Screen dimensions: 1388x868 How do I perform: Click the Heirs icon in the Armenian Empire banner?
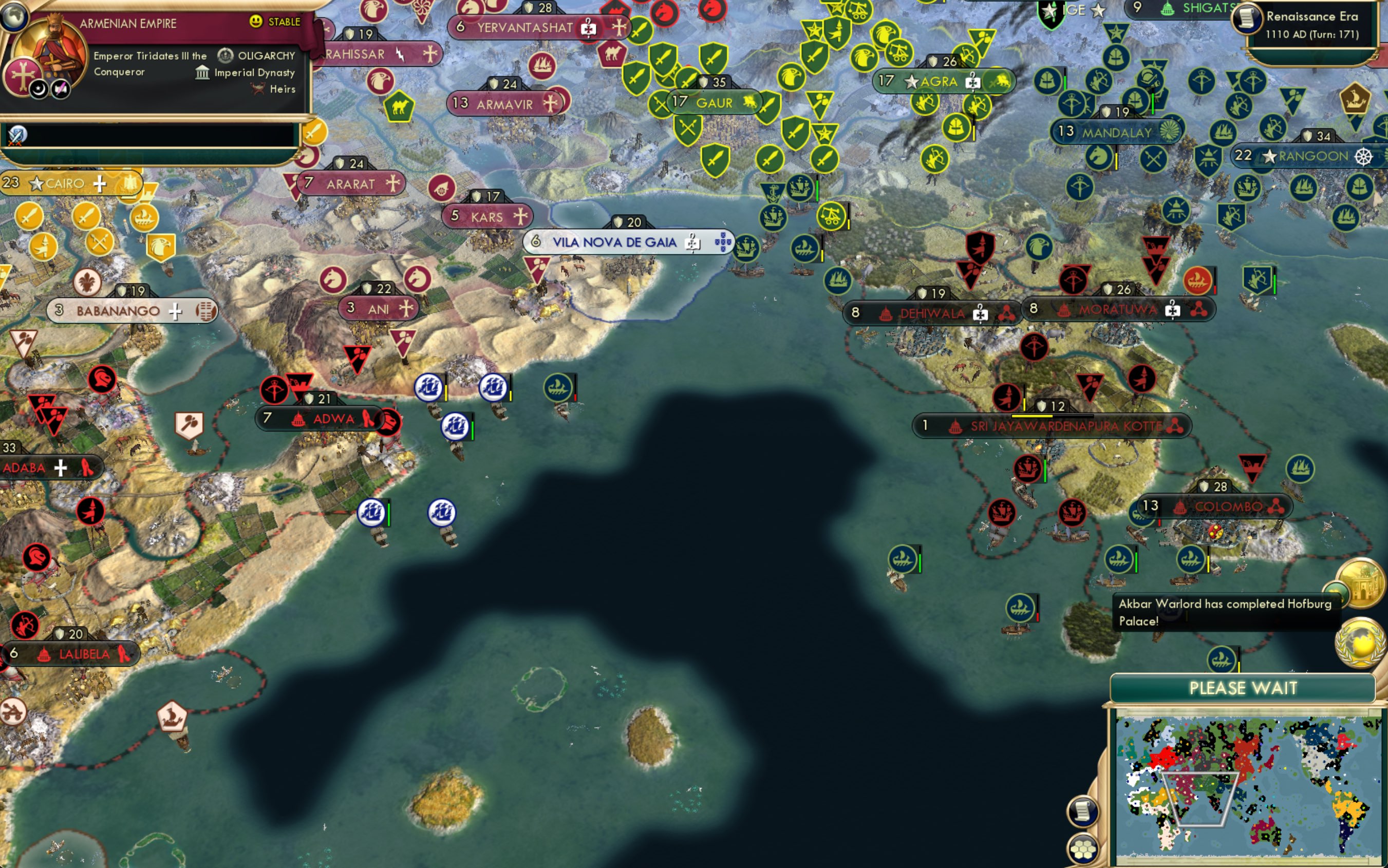tap(257, 89)
